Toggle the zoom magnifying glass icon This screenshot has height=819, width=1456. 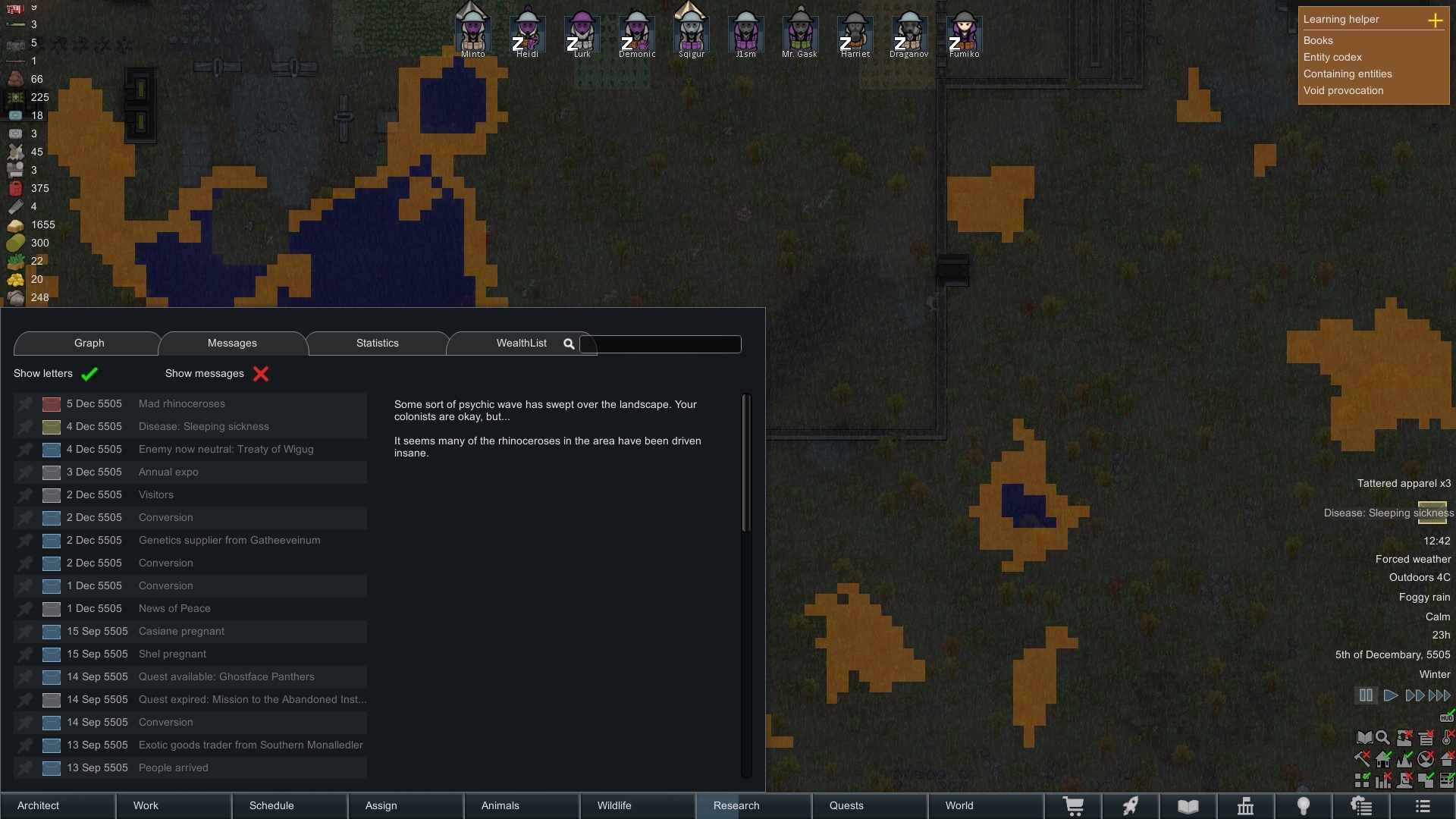tap(1382, 737)
